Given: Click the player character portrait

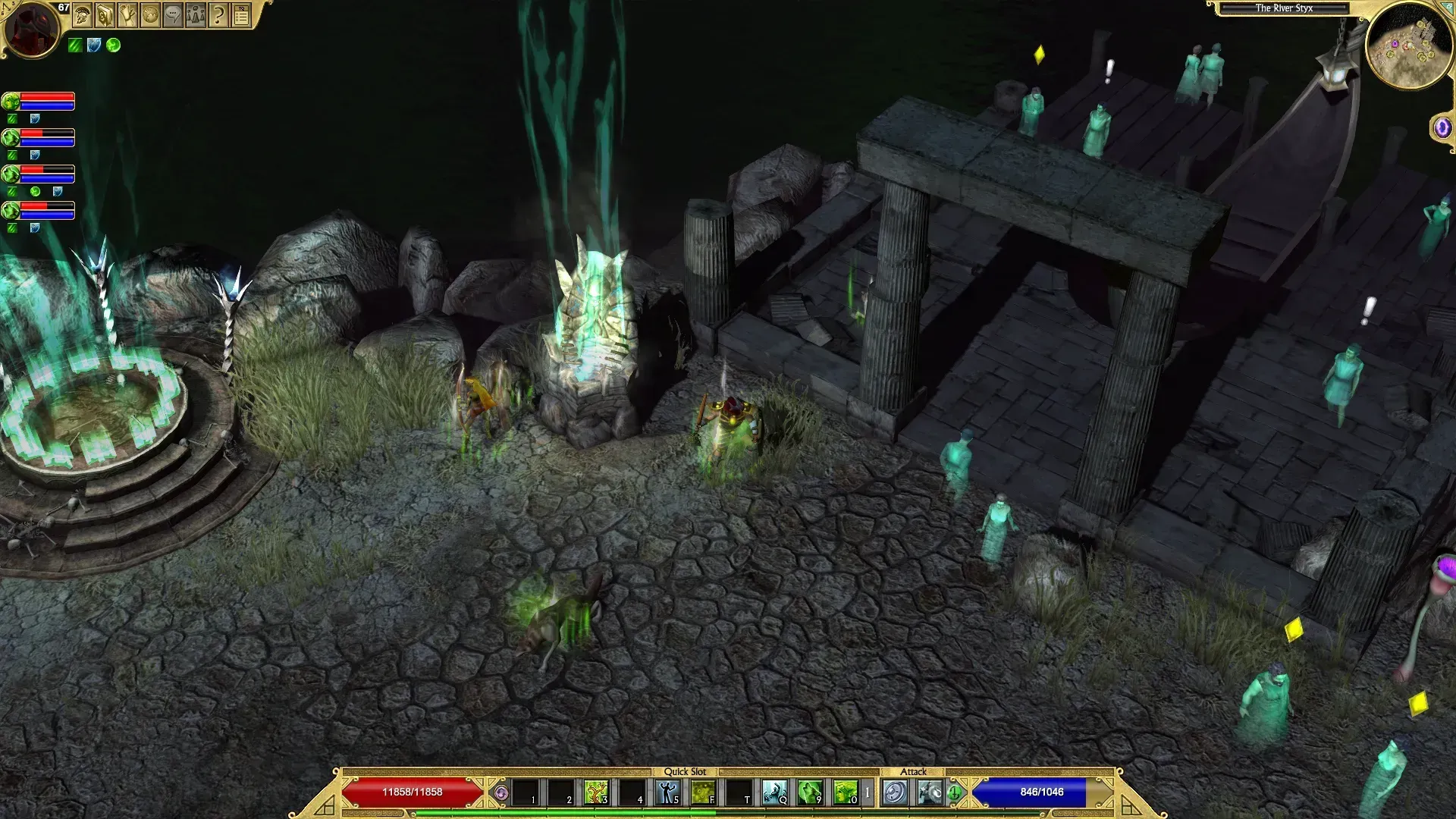Looking at the screenshot, I should (31, 29).
